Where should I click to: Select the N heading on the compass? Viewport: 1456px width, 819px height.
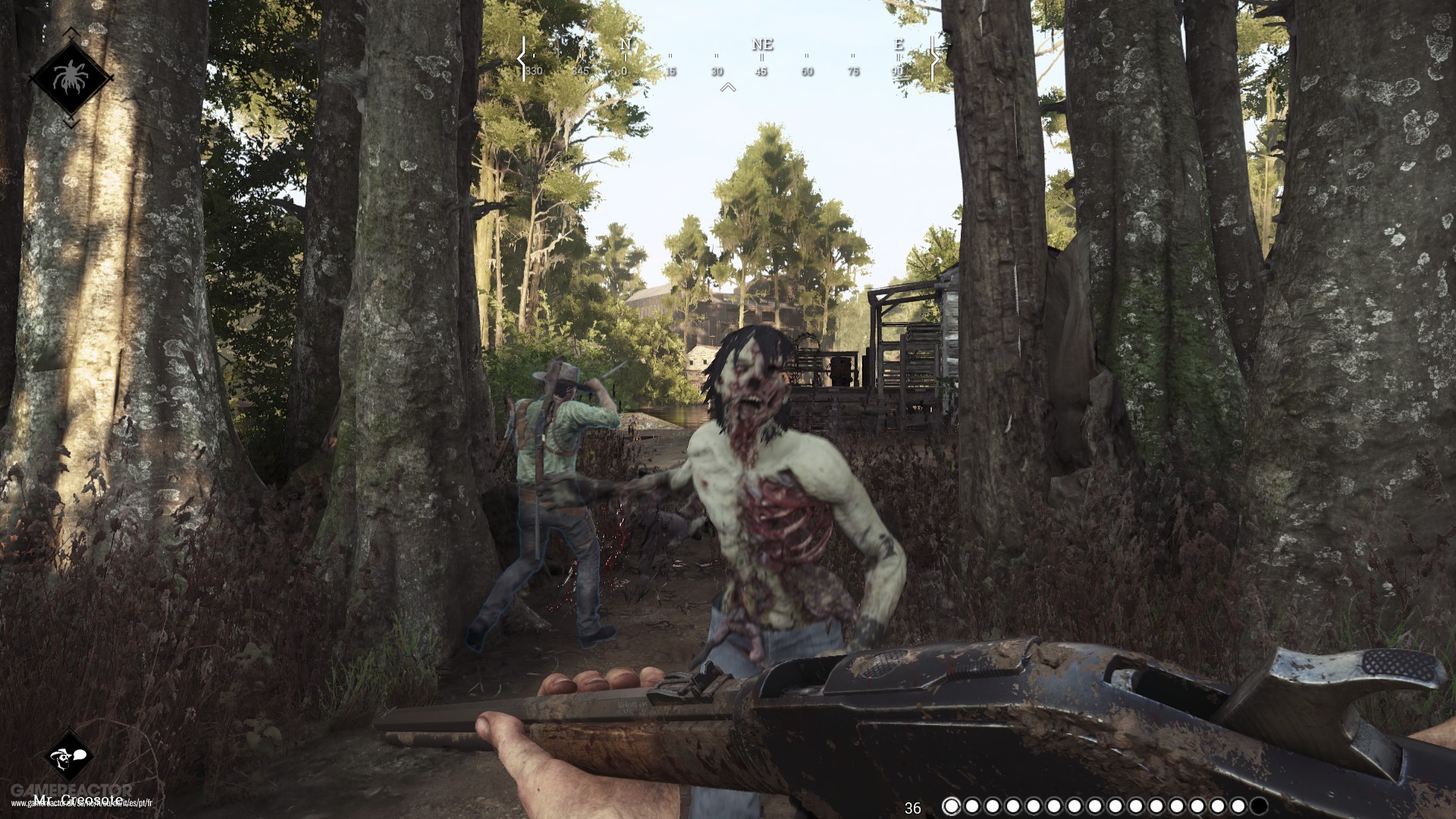pyautogui.click(x=624, y=45)
